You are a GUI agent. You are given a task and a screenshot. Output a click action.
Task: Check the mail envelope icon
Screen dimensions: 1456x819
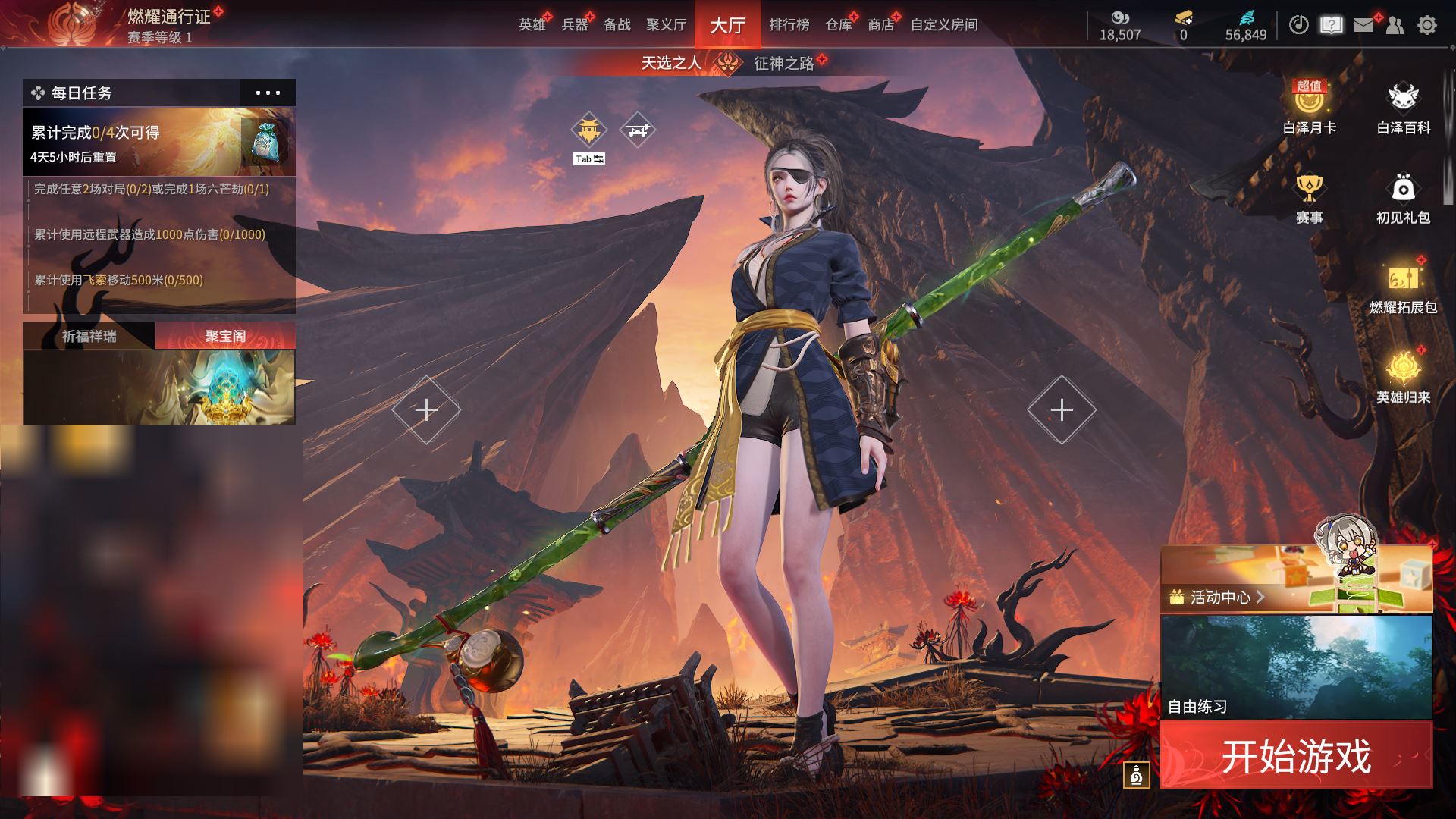[1363, 25]
